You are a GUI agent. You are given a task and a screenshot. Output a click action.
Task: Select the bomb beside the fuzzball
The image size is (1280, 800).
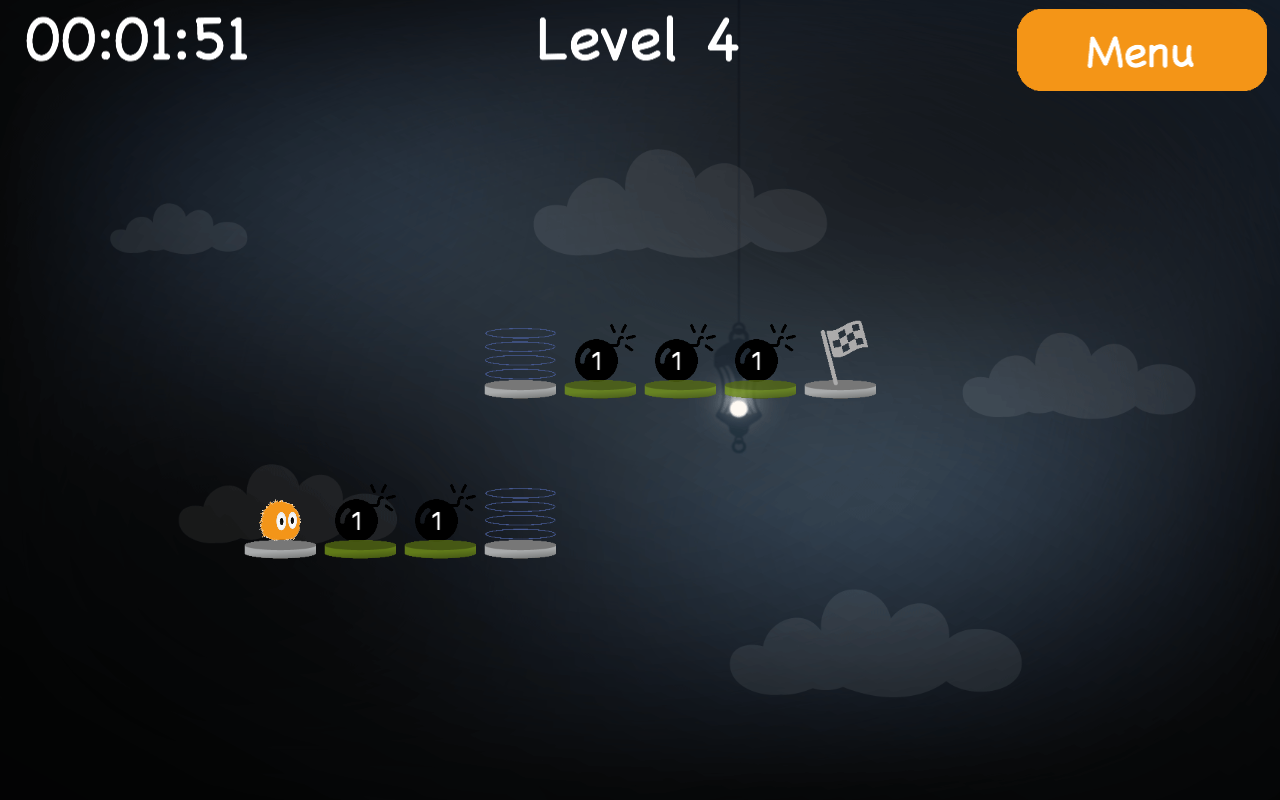coord(358,520)
